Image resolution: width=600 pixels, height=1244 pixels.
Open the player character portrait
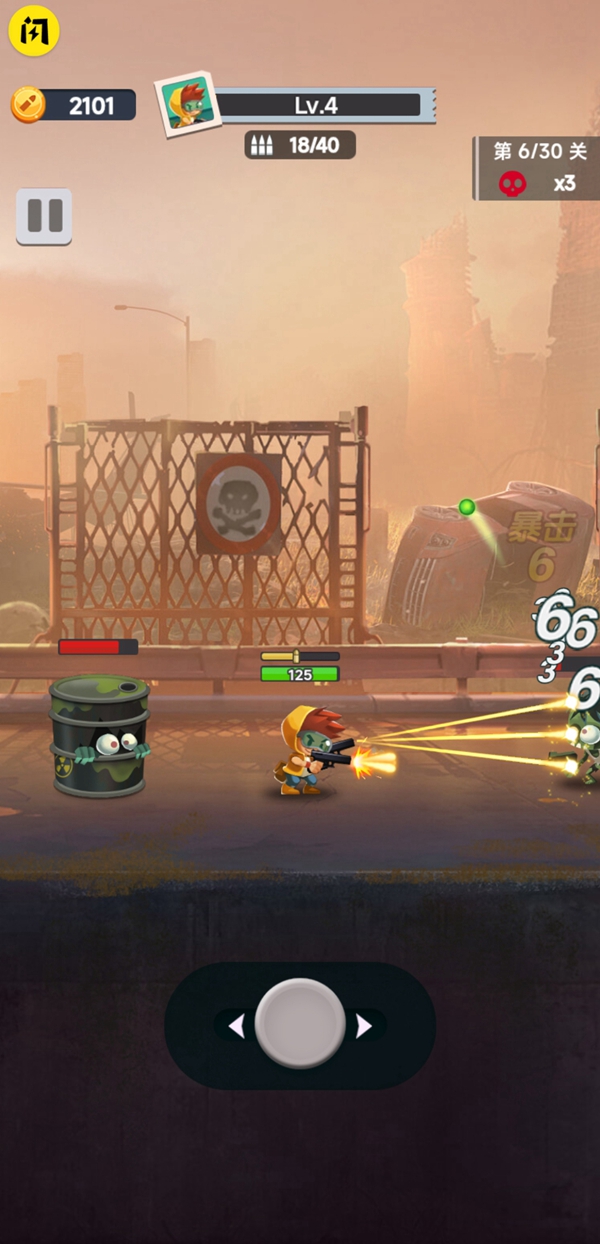(x=187, y=103)
